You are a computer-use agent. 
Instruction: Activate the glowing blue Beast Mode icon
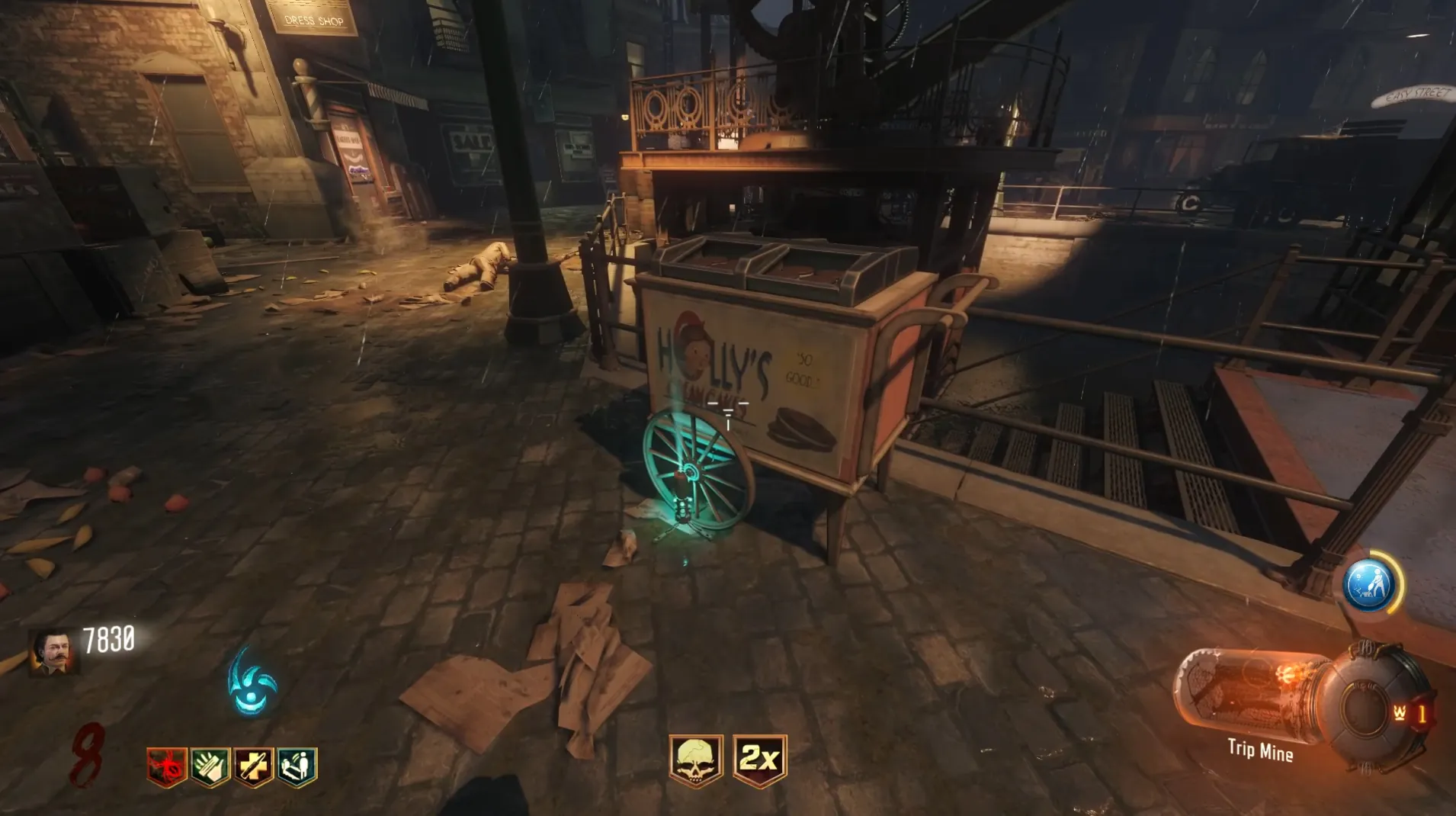coord(252,683)
